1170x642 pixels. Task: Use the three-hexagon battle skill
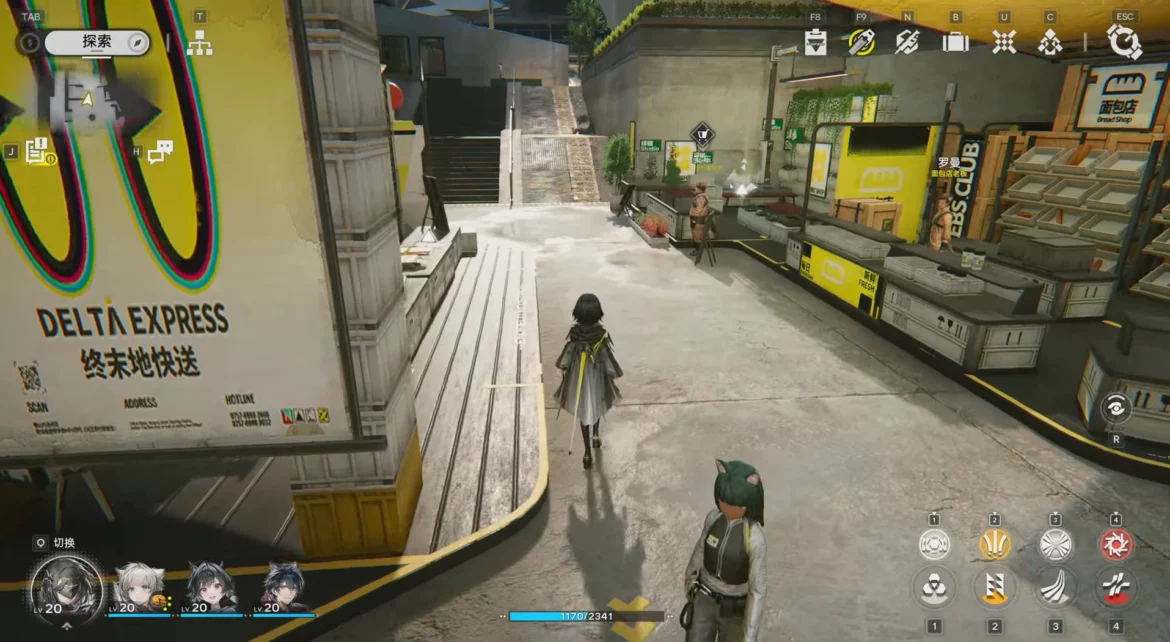point(935,587)
